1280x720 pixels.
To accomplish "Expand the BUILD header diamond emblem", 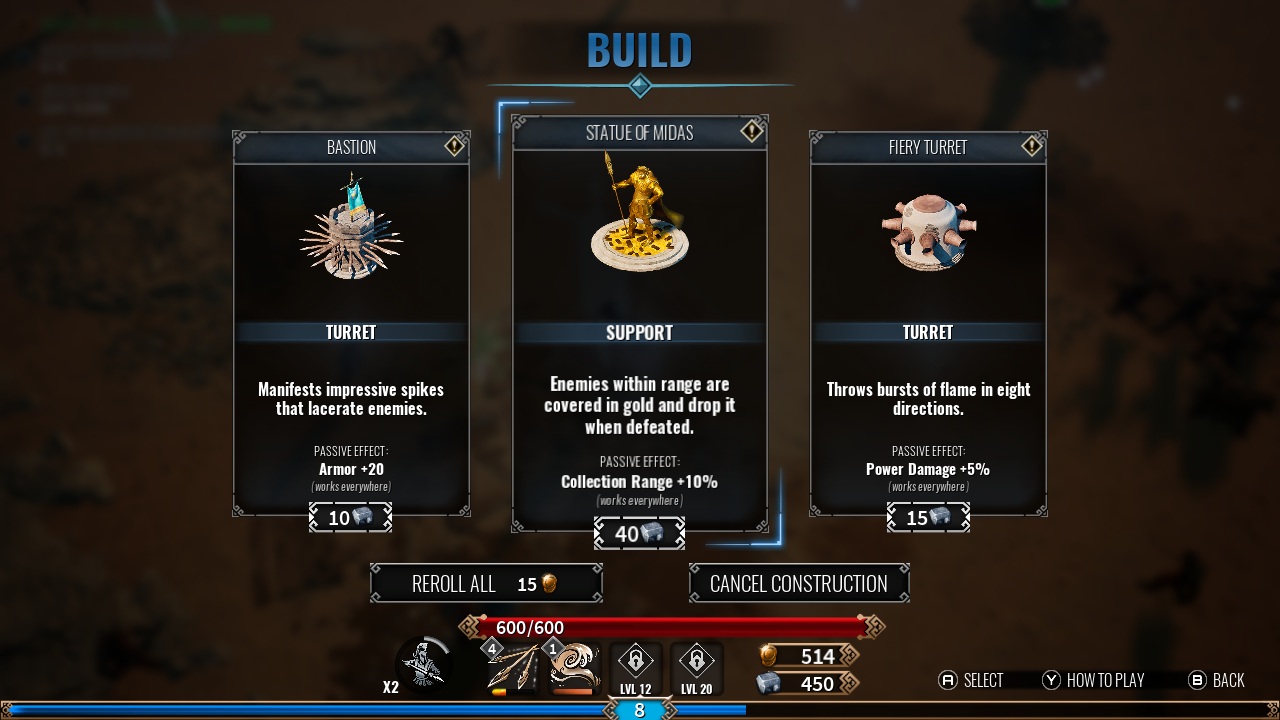I will (x=639, y=86).
